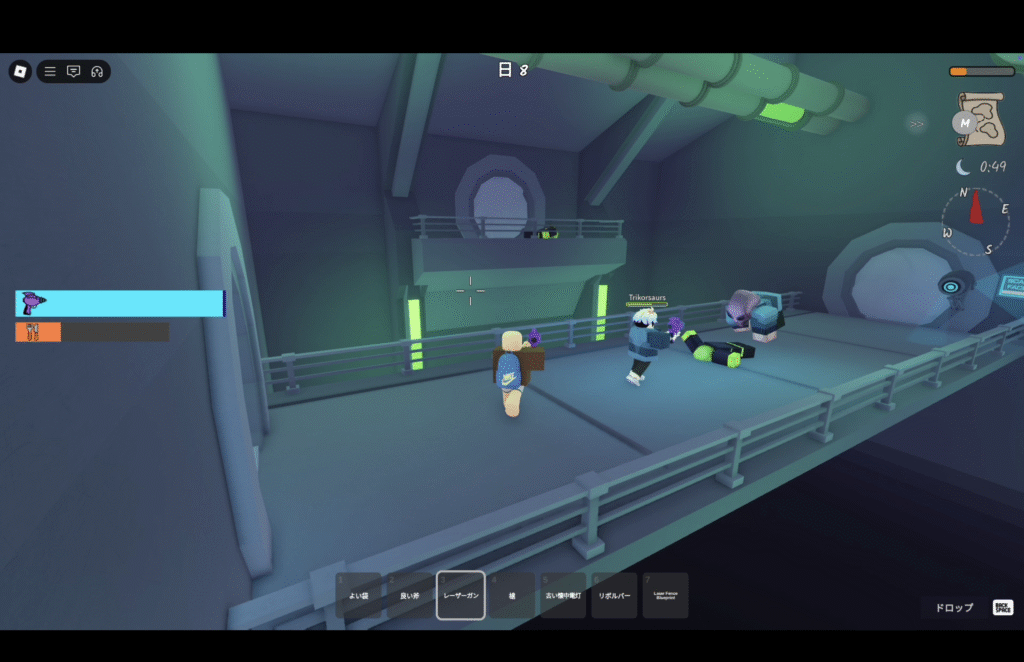Select the 良い斧 hotbar slot

pos(410,595)
